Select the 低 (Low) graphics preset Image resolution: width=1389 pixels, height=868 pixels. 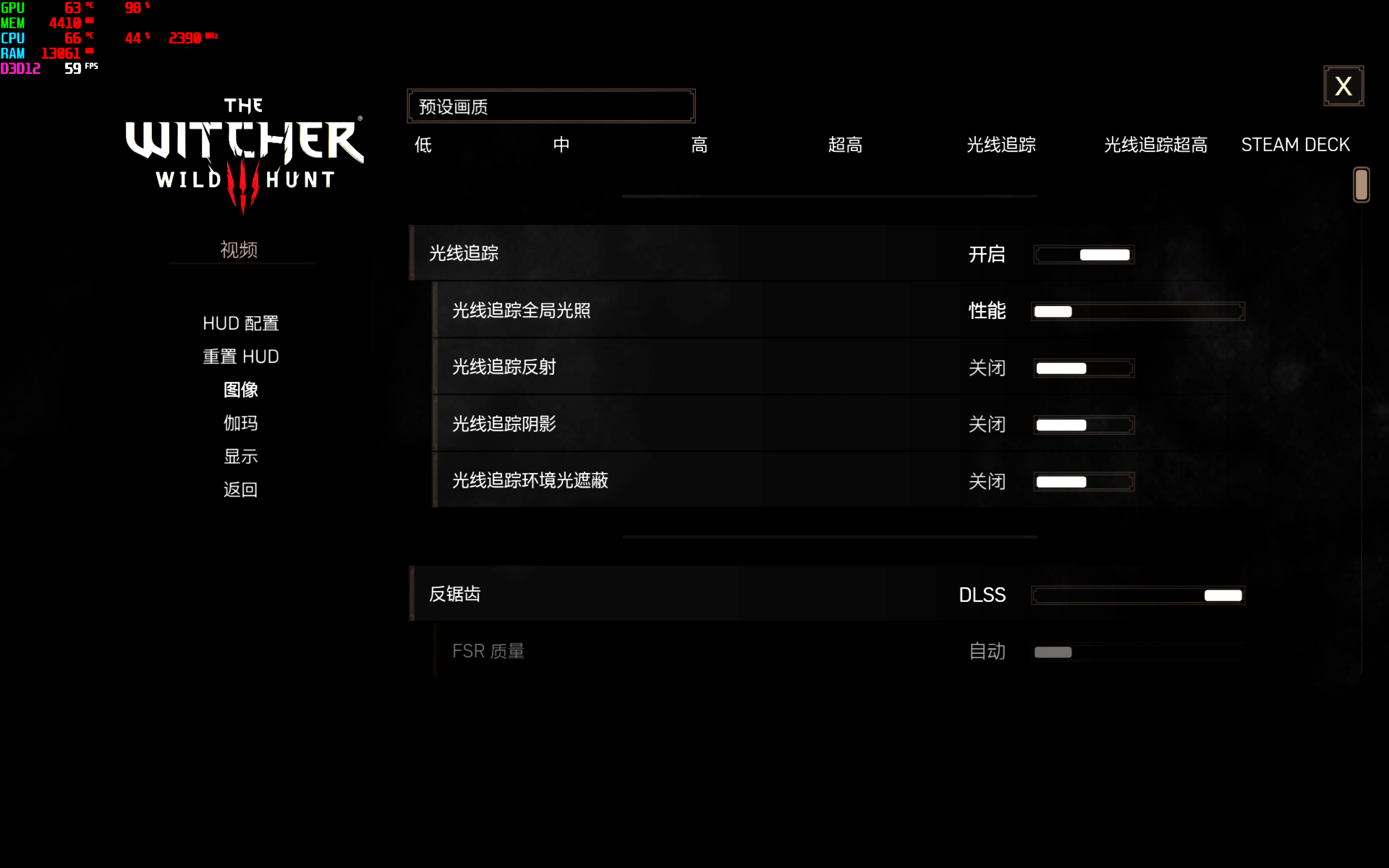tap(422, 145)
